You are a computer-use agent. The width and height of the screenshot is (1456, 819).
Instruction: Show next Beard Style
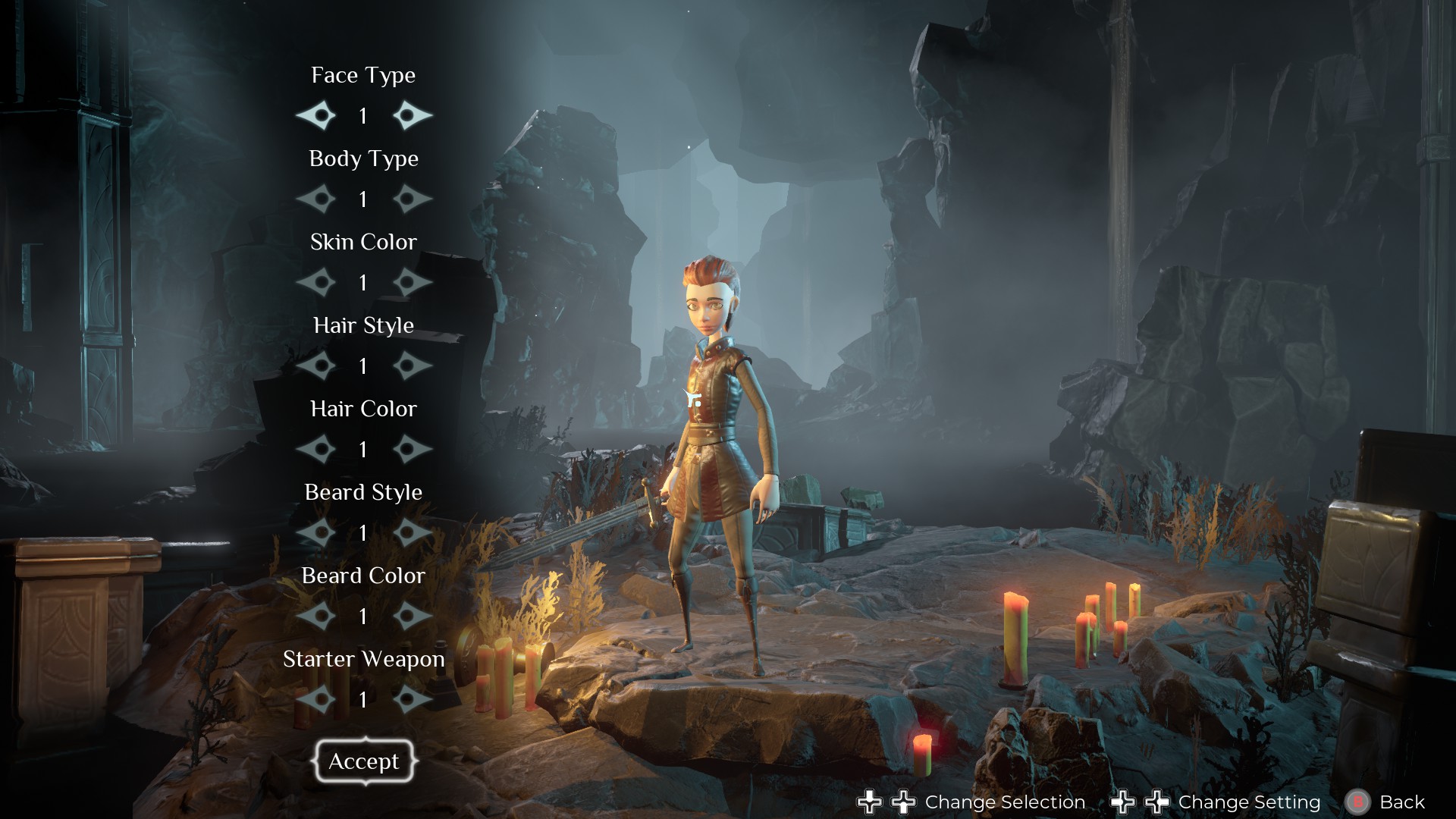click(412, 532)
